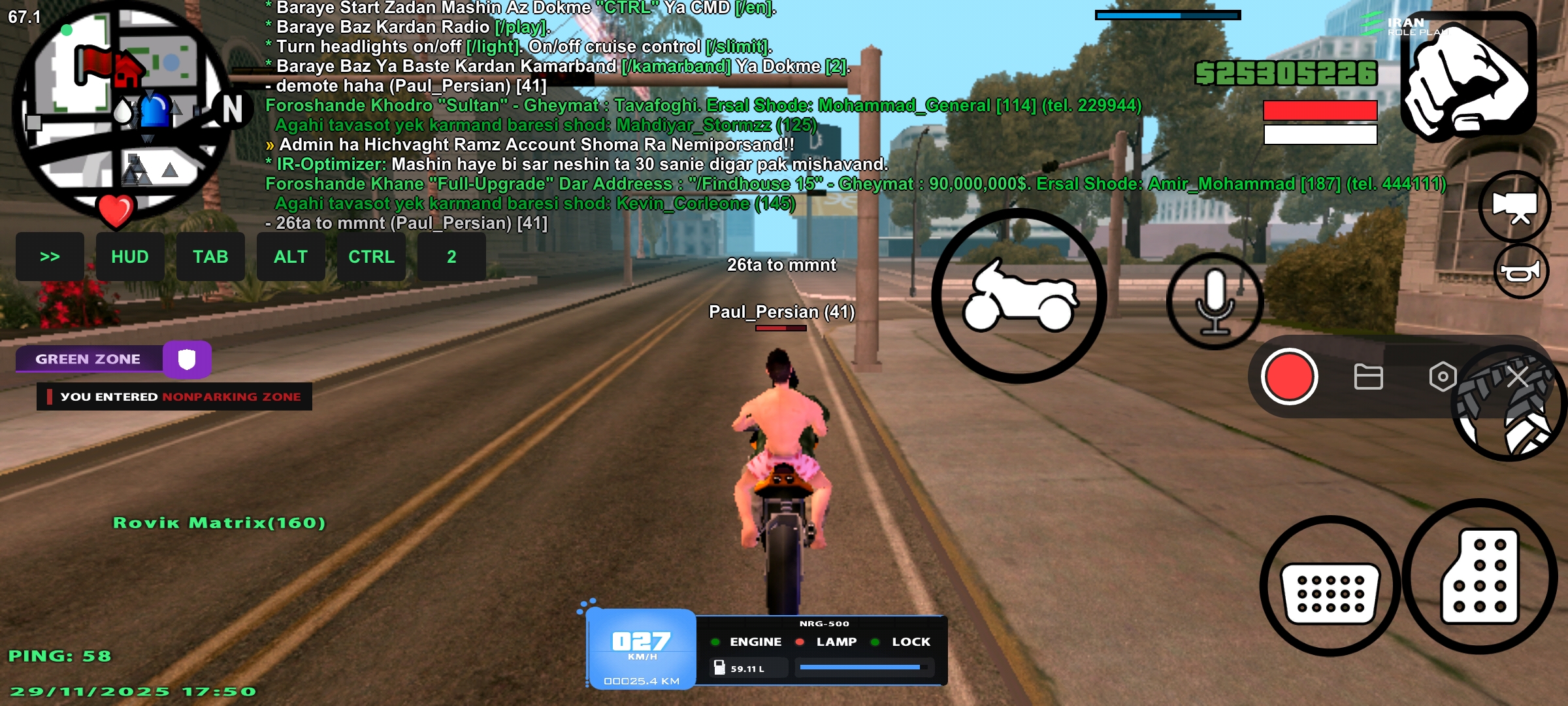The height and width of the screenshot is (706, 1568).
Task: Tap the motorcycle enter/exit vehicle button
Action: (x=1019, y=296)
